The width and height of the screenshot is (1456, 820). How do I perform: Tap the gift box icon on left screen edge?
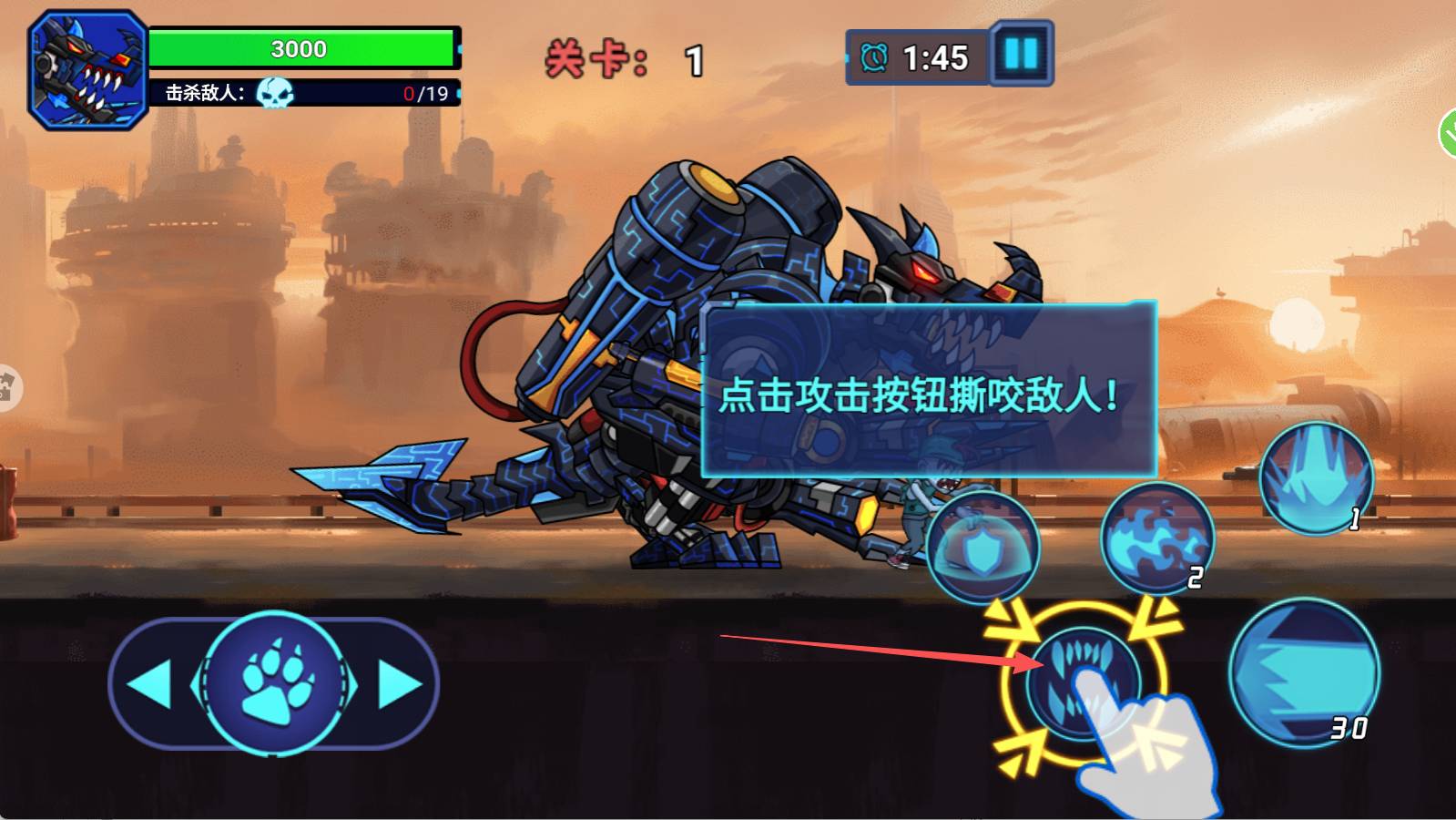11,387
